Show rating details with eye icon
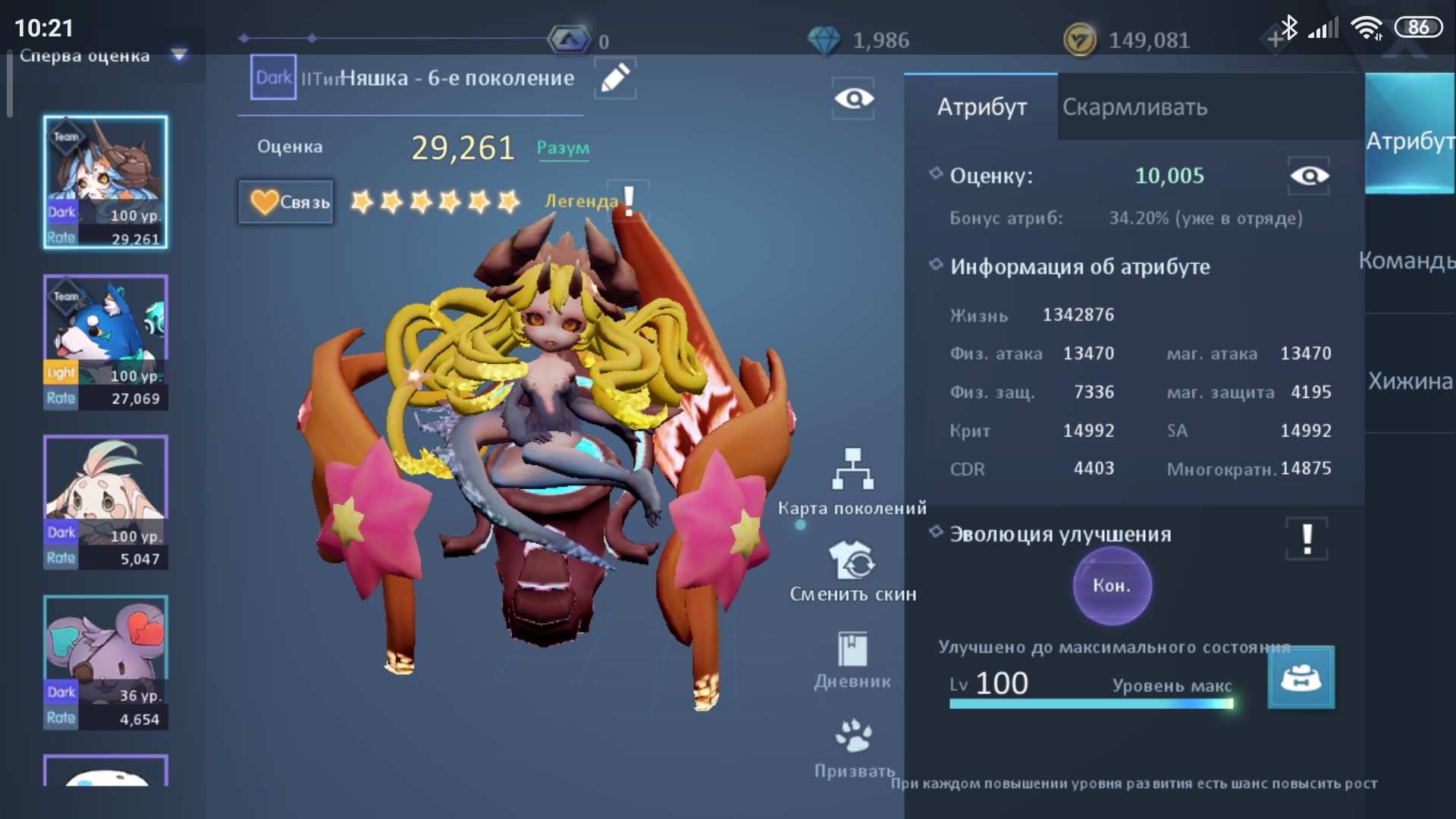The image size is (1456, 819). click(1308, 176)
